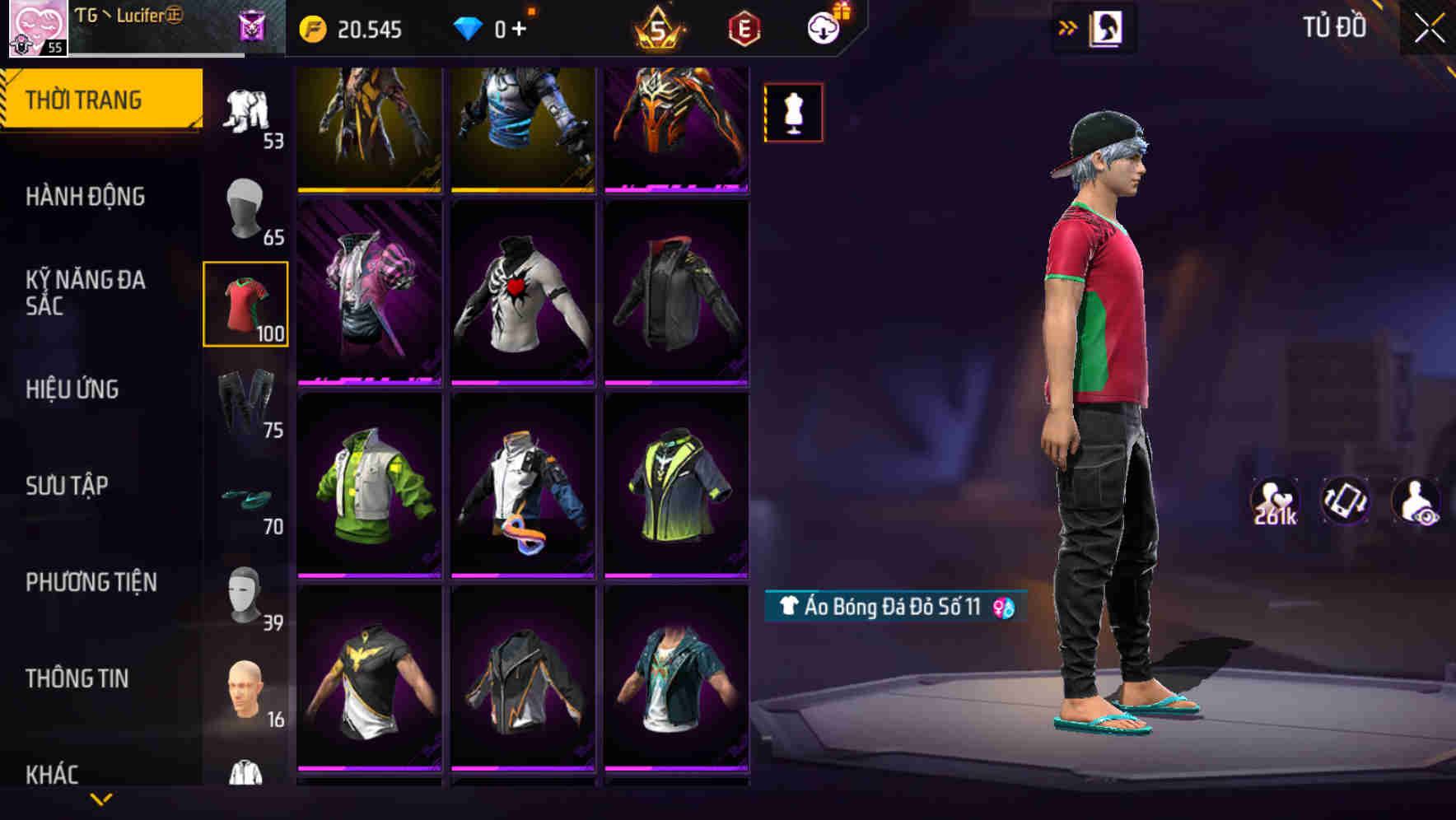Screen dimensions: 1456x820
Task: Toggle the currently selected red shirt category
Action: 245,305
